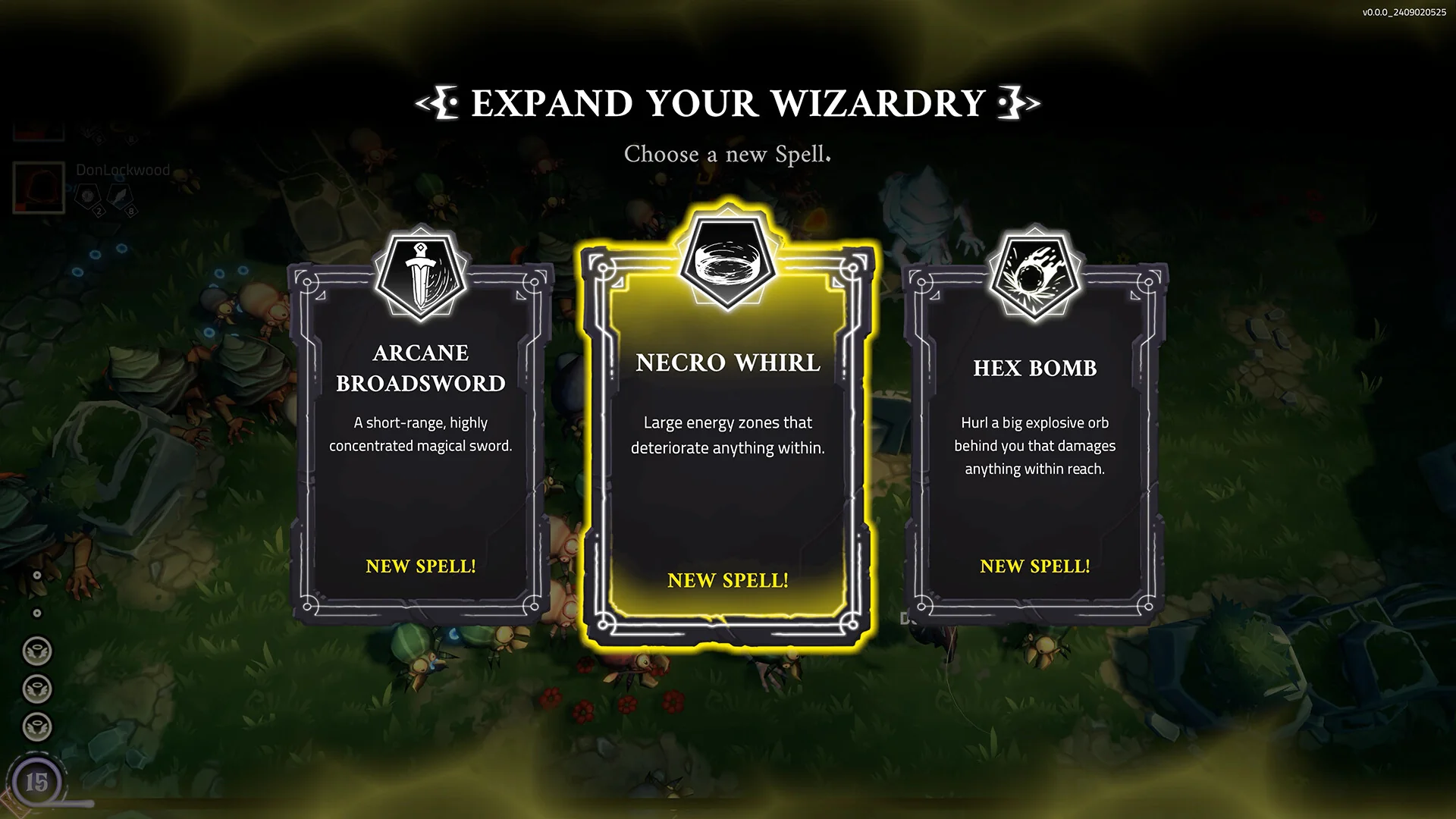1456x819 pixels.
Task: Select the middle halo-wings ability icon
Action: (x=36, y=689)
